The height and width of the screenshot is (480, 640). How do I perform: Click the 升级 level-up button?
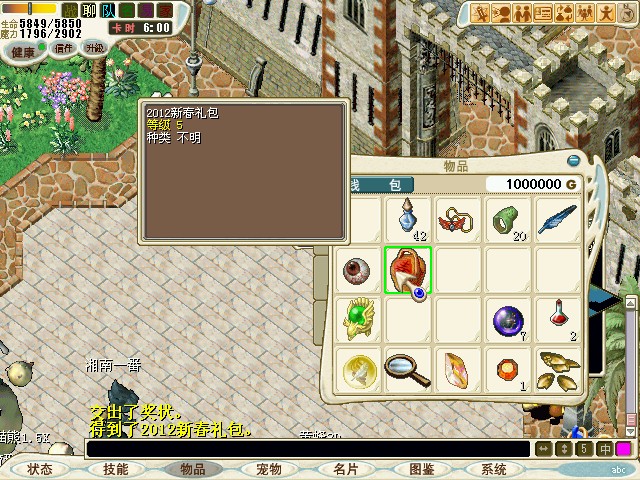[94, 48]
